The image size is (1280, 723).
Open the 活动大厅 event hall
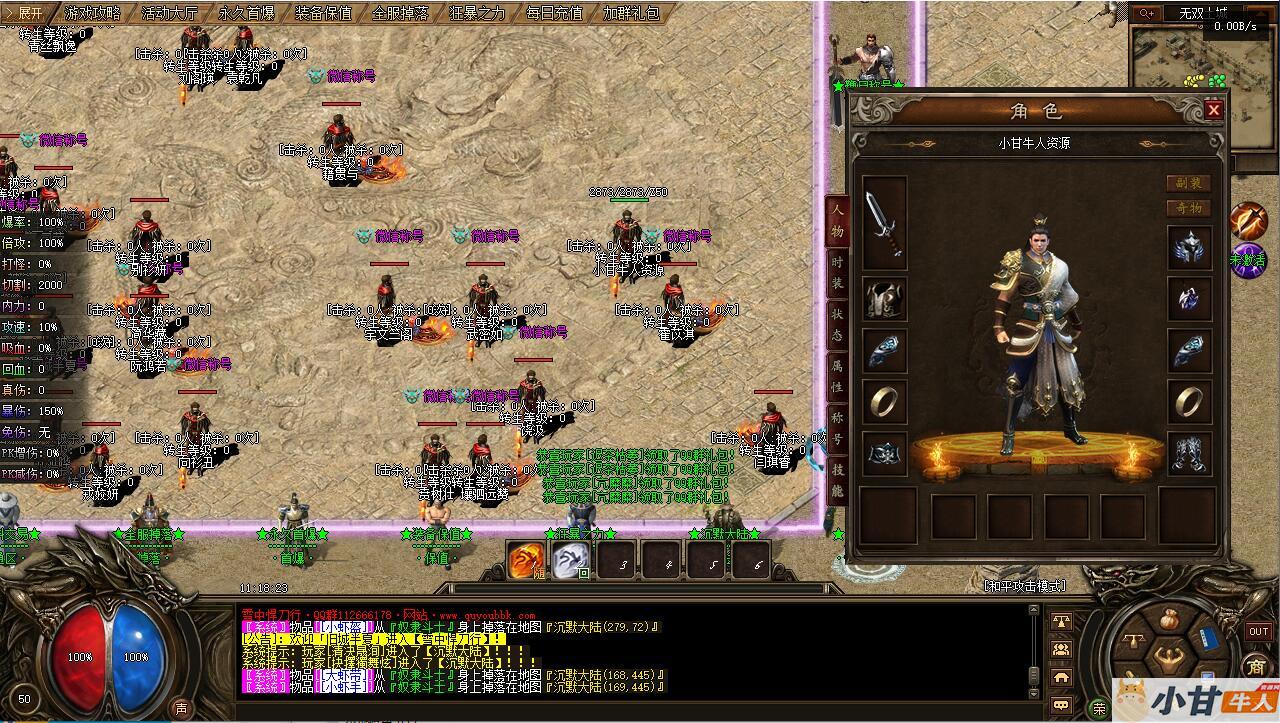pyautogui.click(x=169, y=13)
